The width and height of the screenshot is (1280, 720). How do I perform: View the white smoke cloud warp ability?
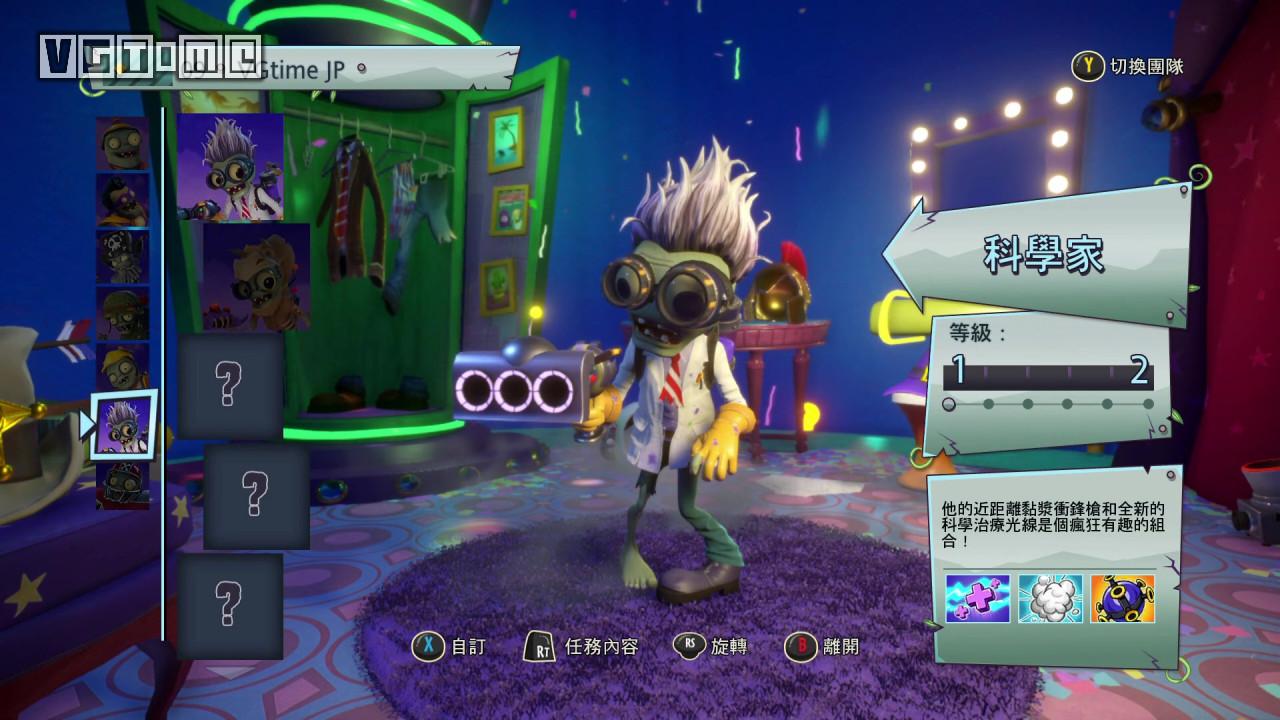click(x=1050, y=598)
